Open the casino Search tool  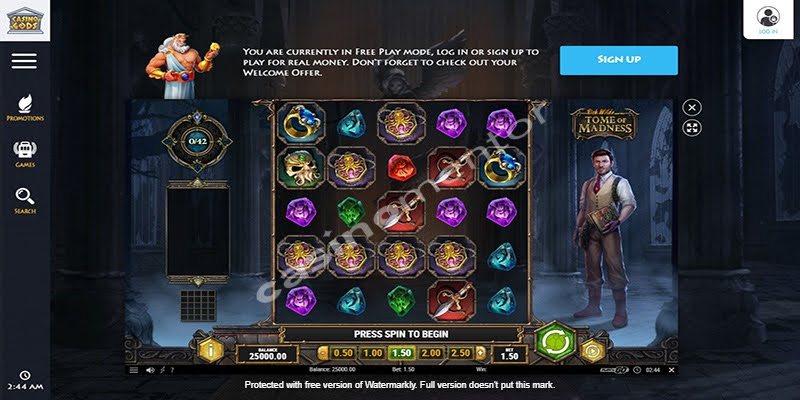[25, 200]
